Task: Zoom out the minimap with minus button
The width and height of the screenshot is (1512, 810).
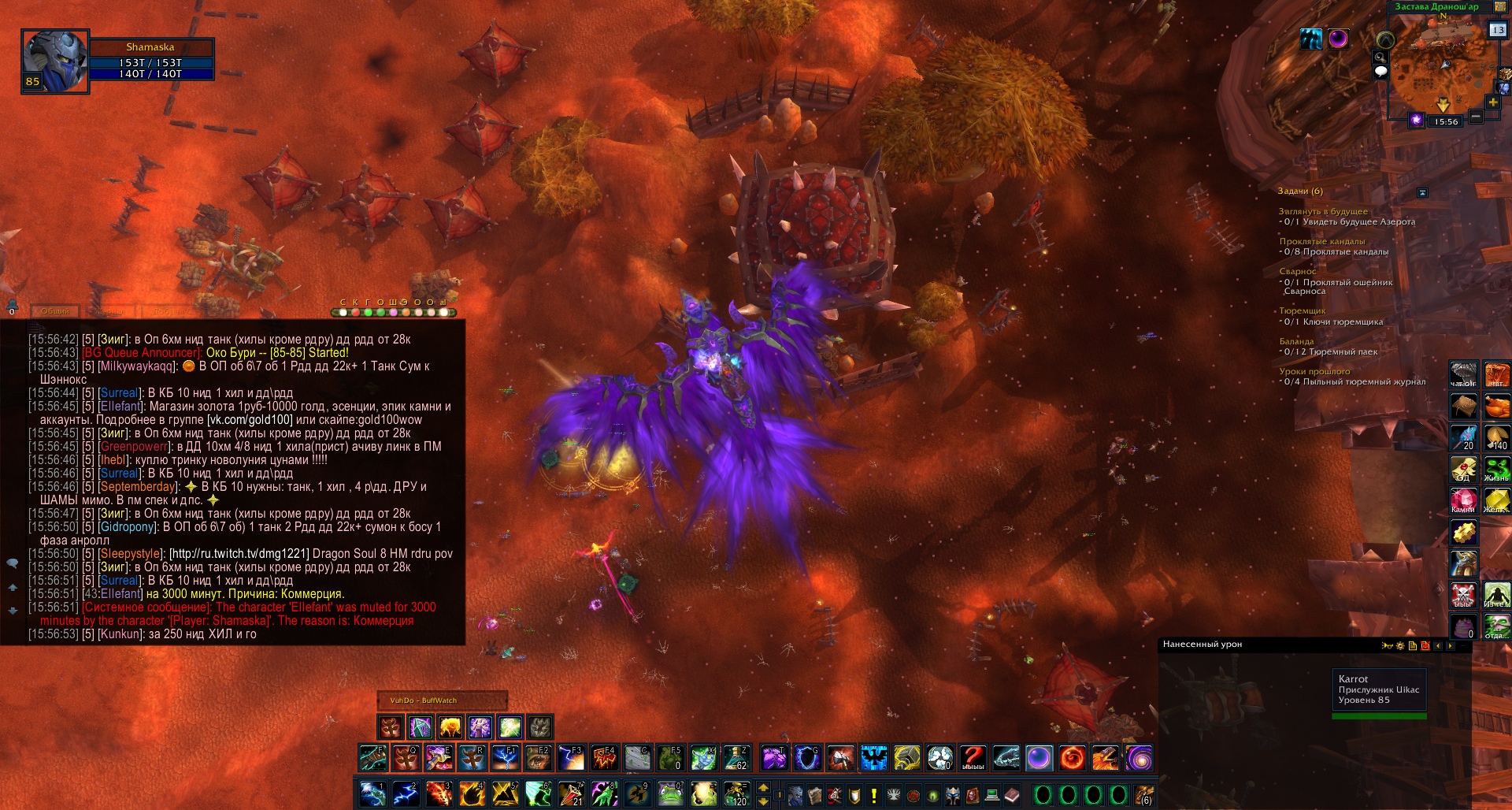Action: (1476, 117)
